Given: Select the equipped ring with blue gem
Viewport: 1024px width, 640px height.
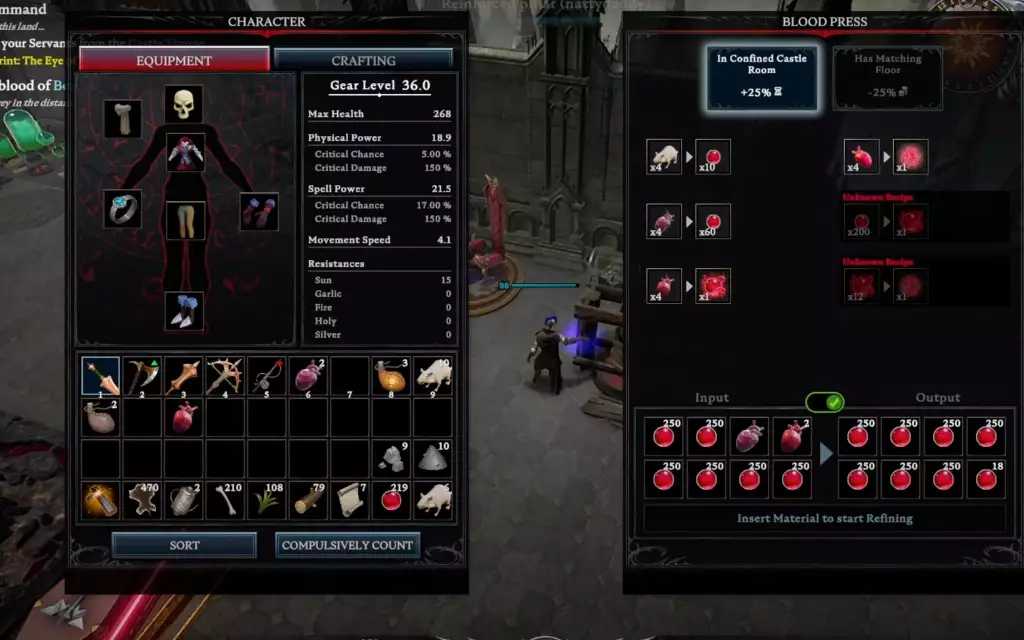Looking at the screenshot, I should point(123,209).
